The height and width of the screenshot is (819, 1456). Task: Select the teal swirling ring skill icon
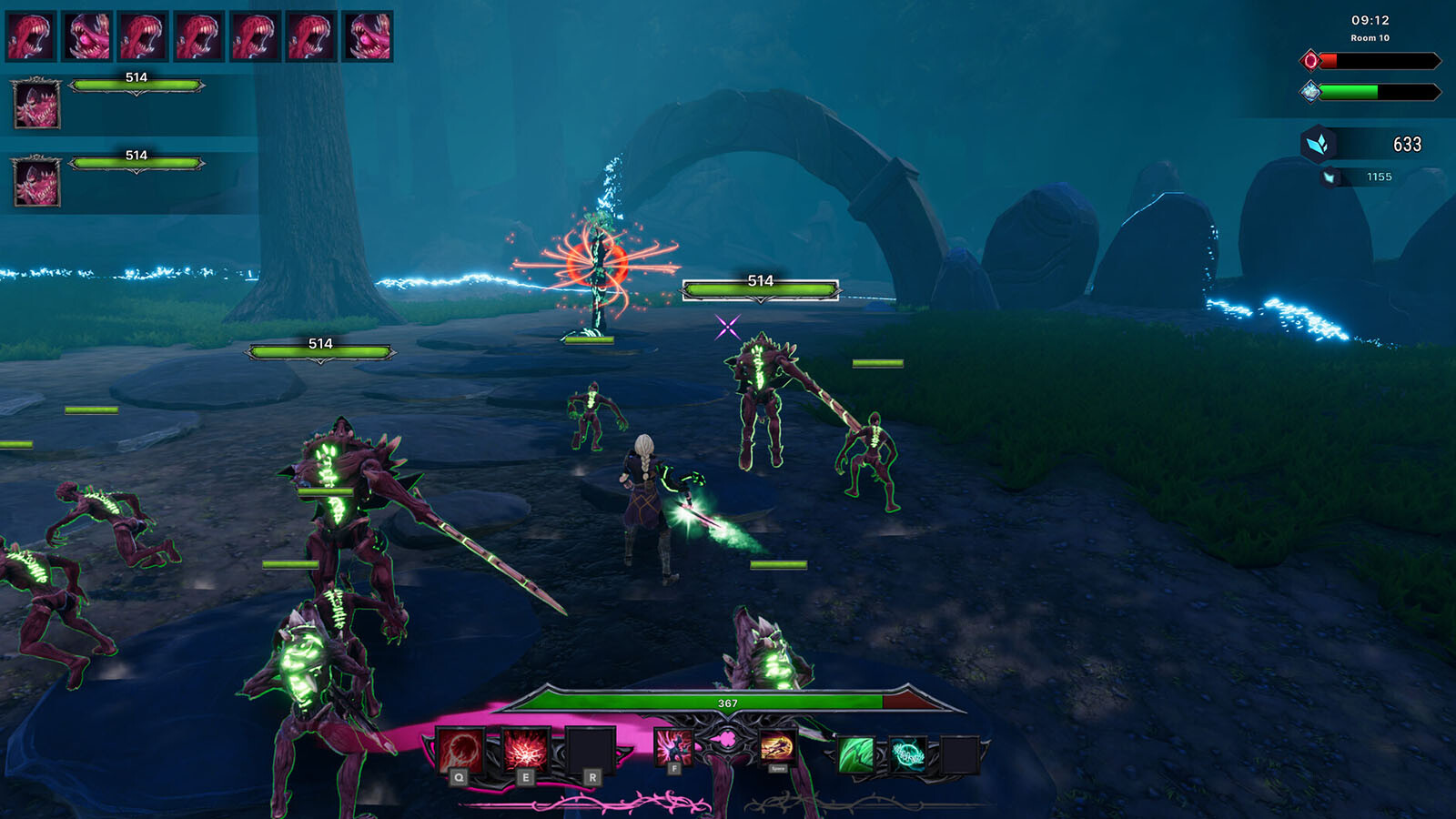click(x=907, y=754)
